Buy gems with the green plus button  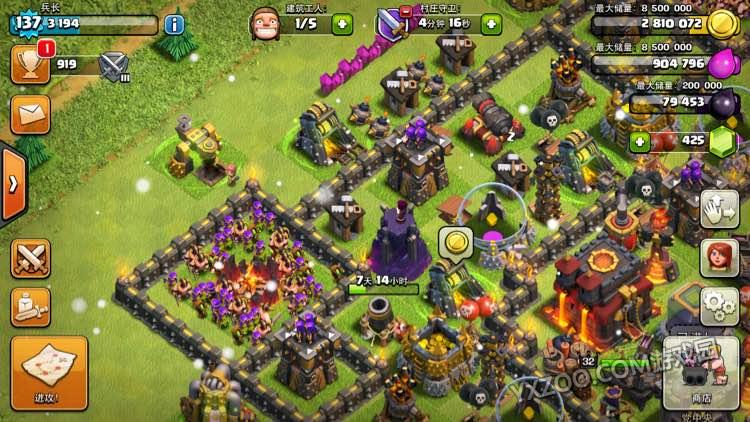point(640,141)
